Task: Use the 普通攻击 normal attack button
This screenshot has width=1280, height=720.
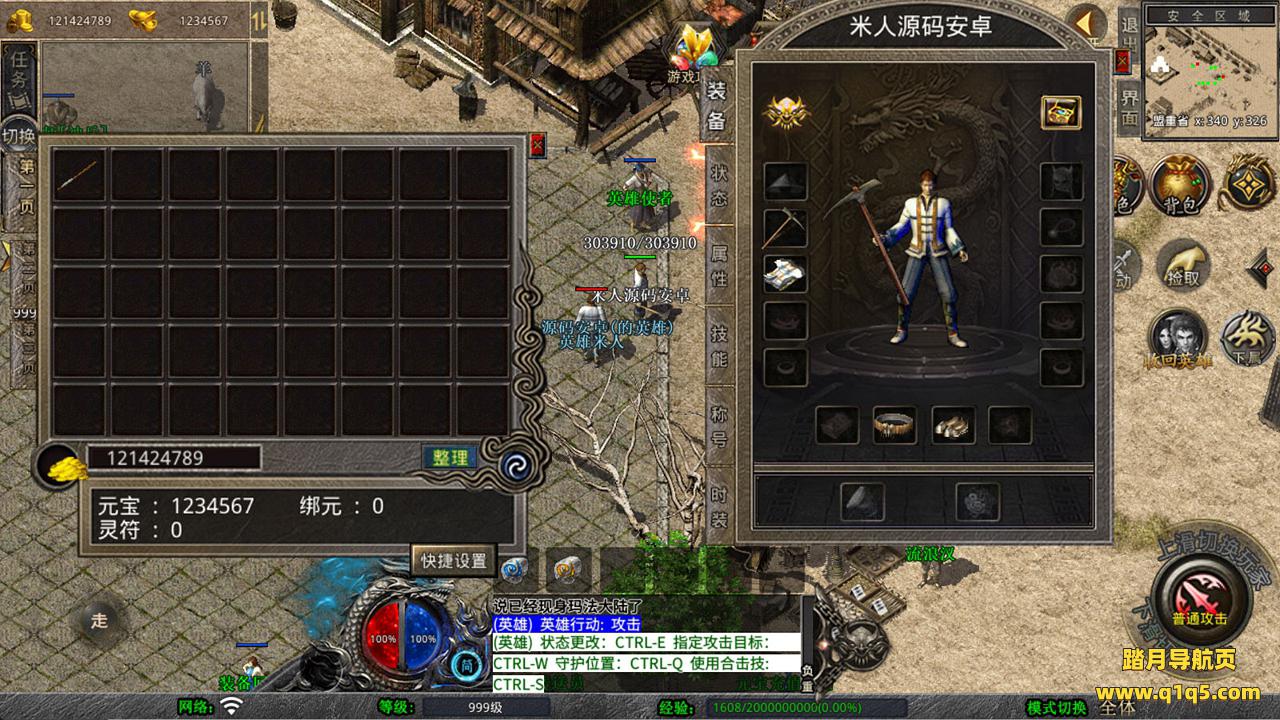Action: click(1199, 597)
